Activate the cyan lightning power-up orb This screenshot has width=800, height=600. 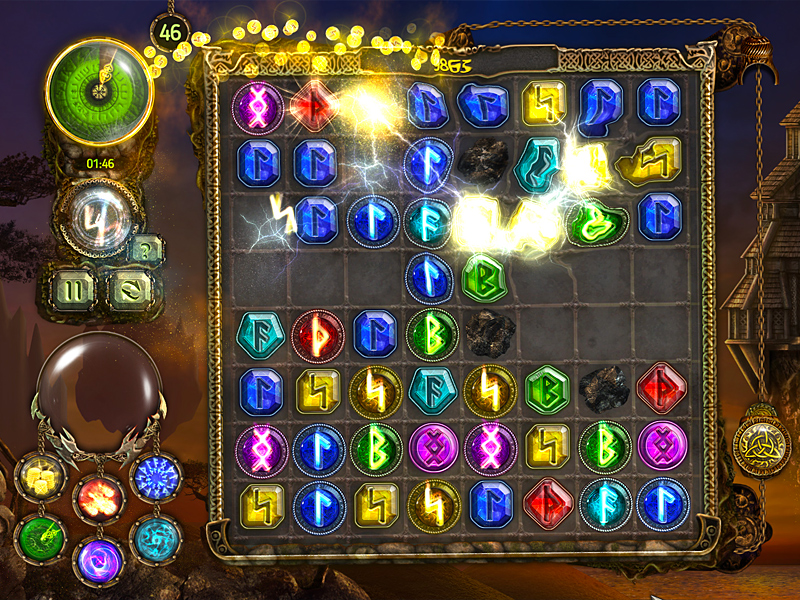tap(155, 539)
